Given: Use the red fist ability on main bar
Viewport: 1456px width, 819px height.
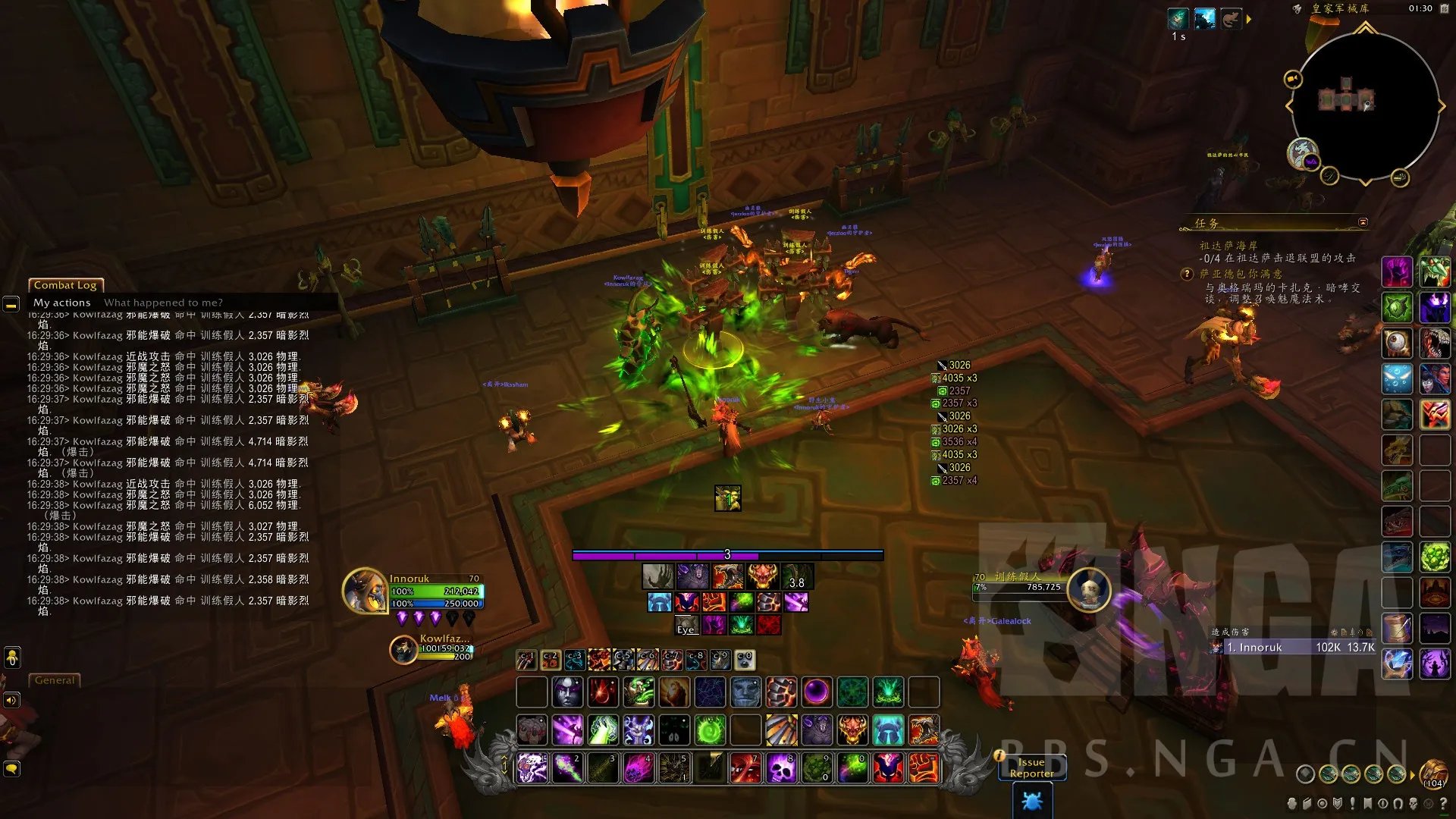Looking at the screenshot, I should (923, 768).
